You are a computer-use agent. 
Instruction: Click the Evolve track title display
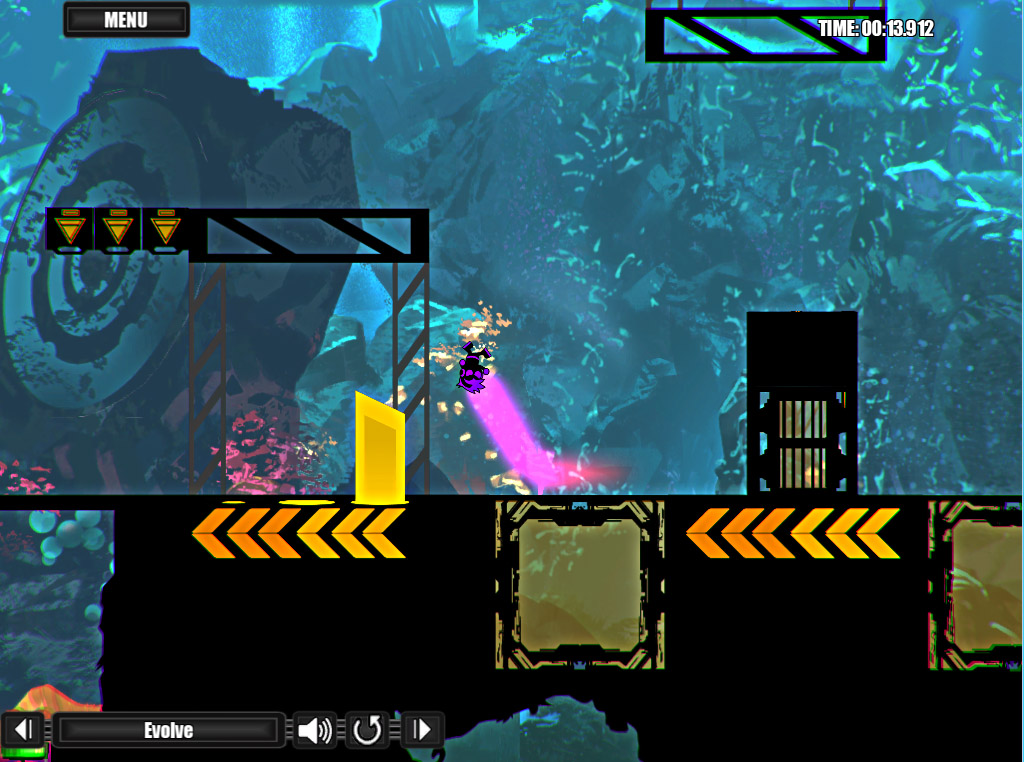[x=168, y=730]
